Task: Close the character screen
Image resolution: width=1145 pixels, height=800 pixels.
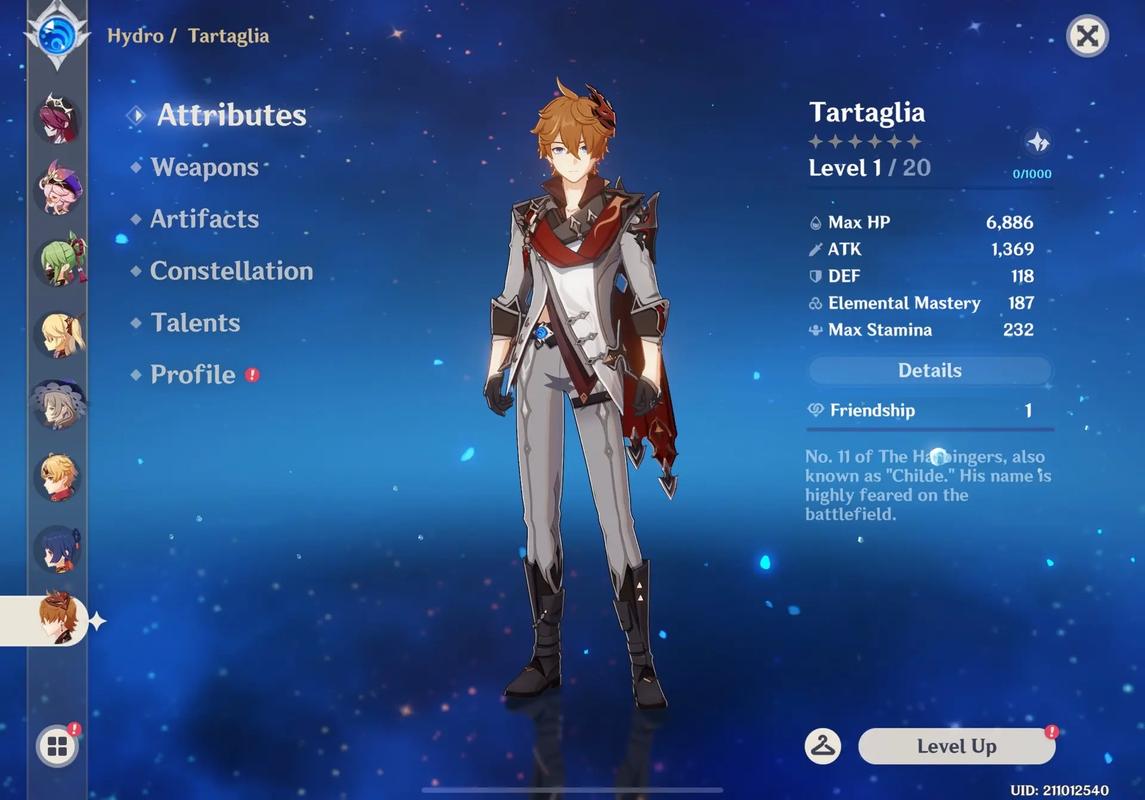Action: coord(1087,36)
